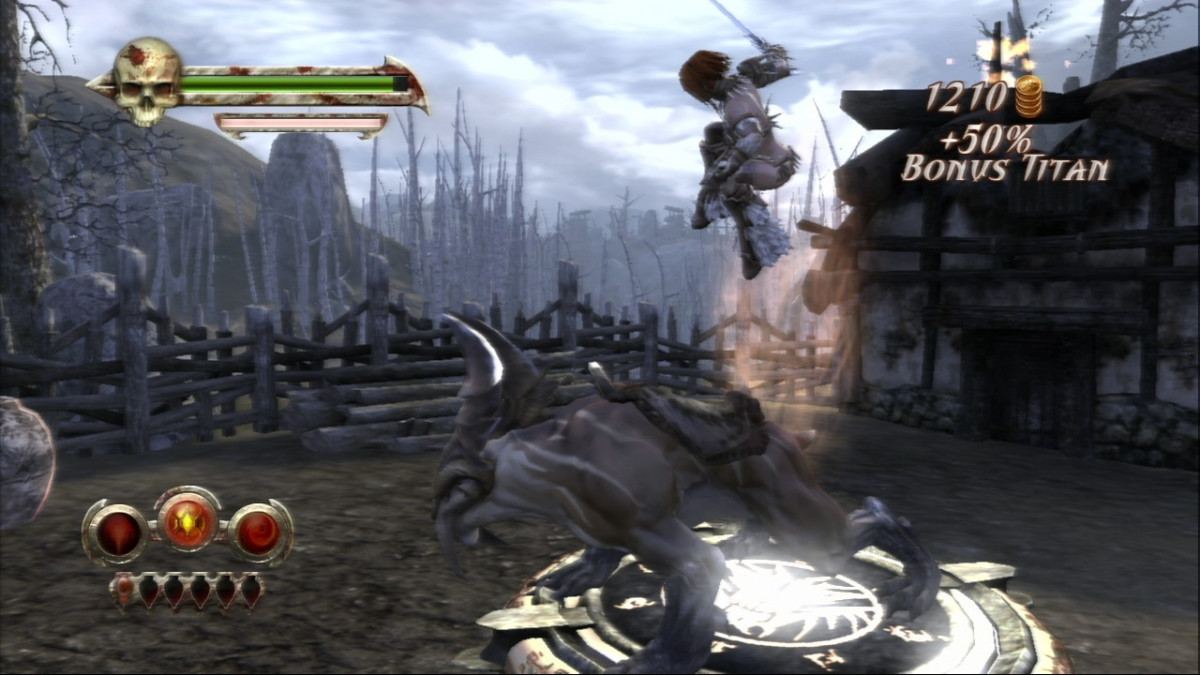Activate the dark red cone ability orb
Viewport: 1200px width, 675px height.
point(117,532)
